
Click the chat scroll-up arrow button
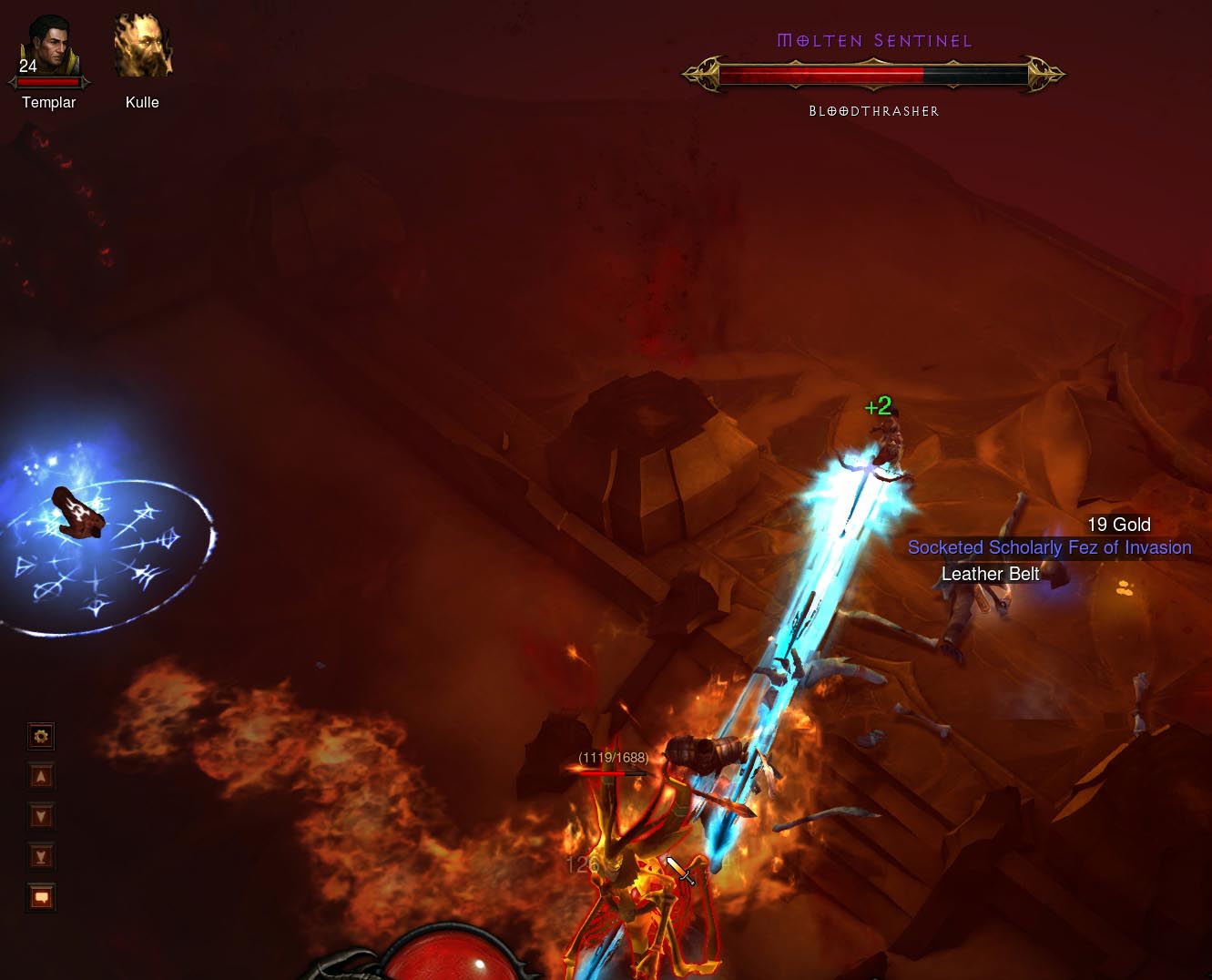pyautogui.click(x=41, y=777)
